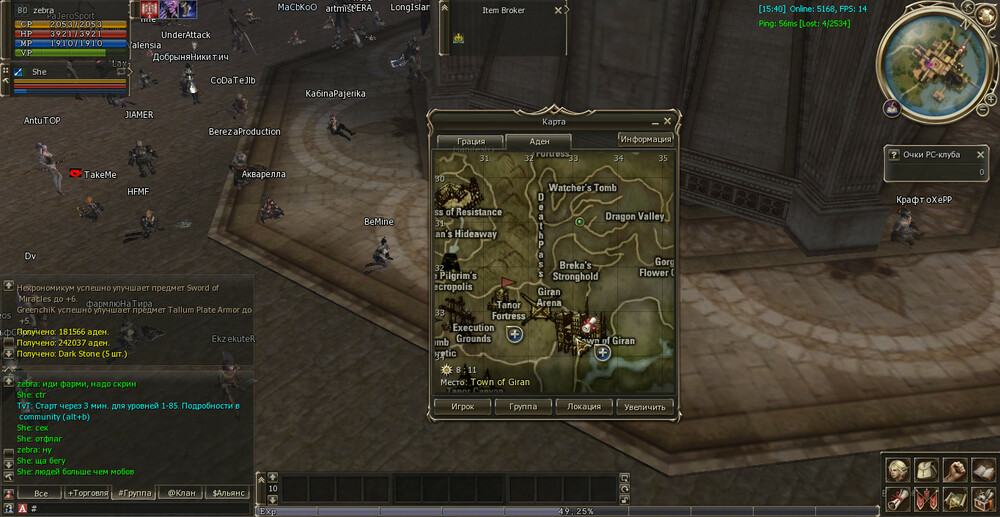Switch to the Грация map tab
Screen dimensions: 1000x517
[471, 141]
